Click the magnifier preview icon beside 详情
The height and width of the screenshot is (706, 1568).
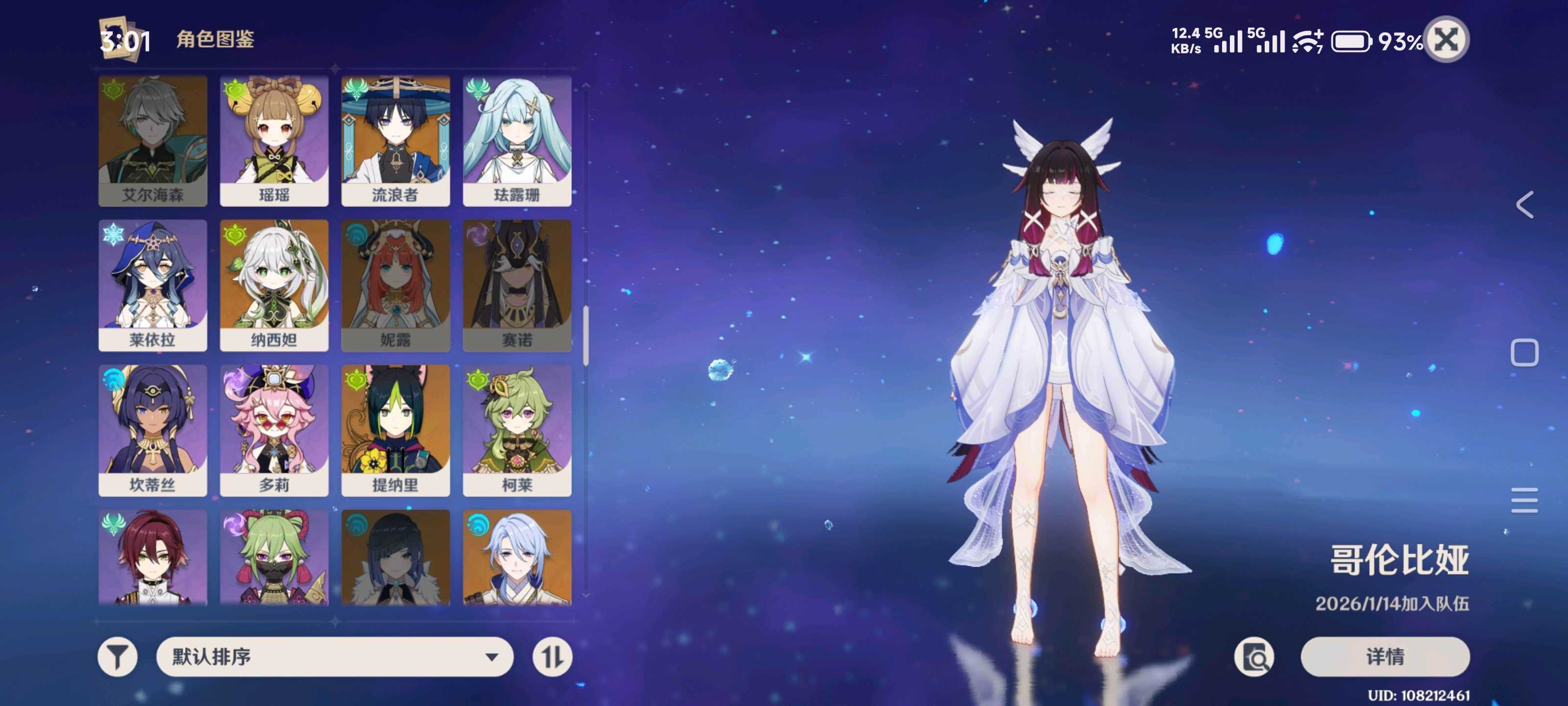1254,656
